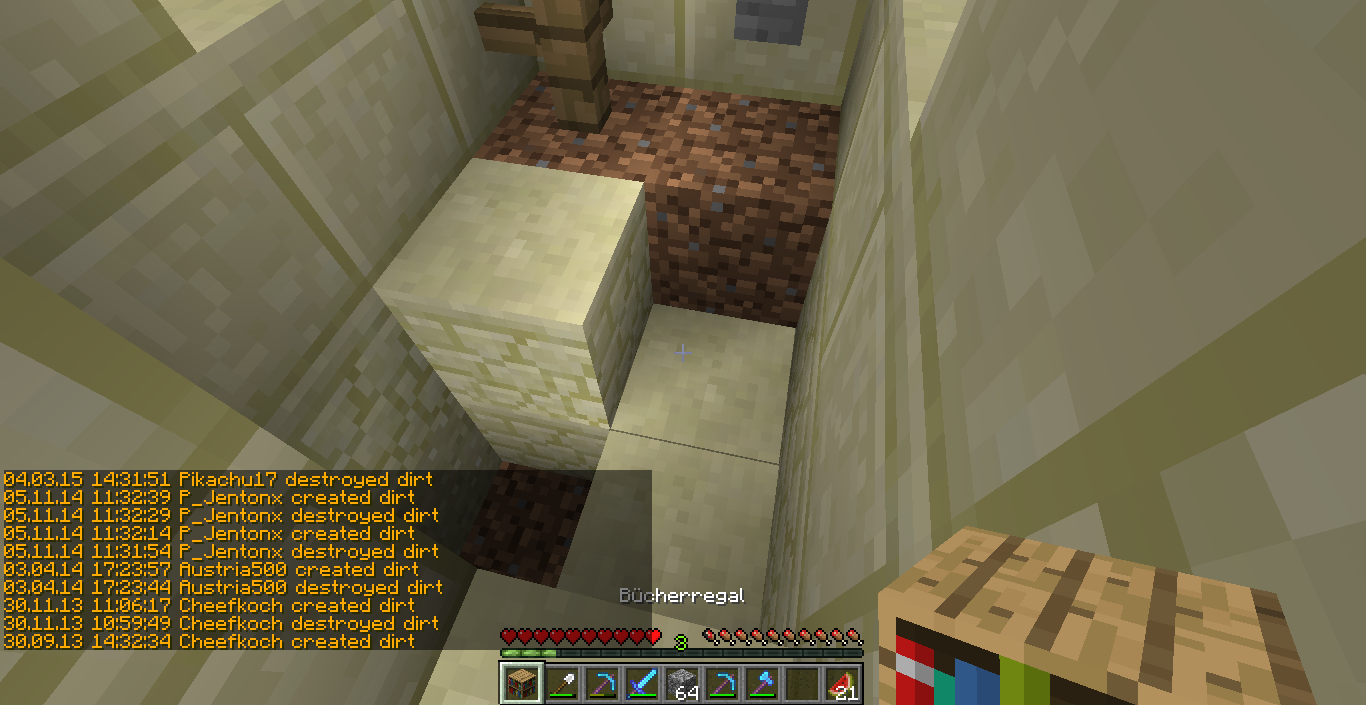Switch to the diamond axe

tap(762, 683)
